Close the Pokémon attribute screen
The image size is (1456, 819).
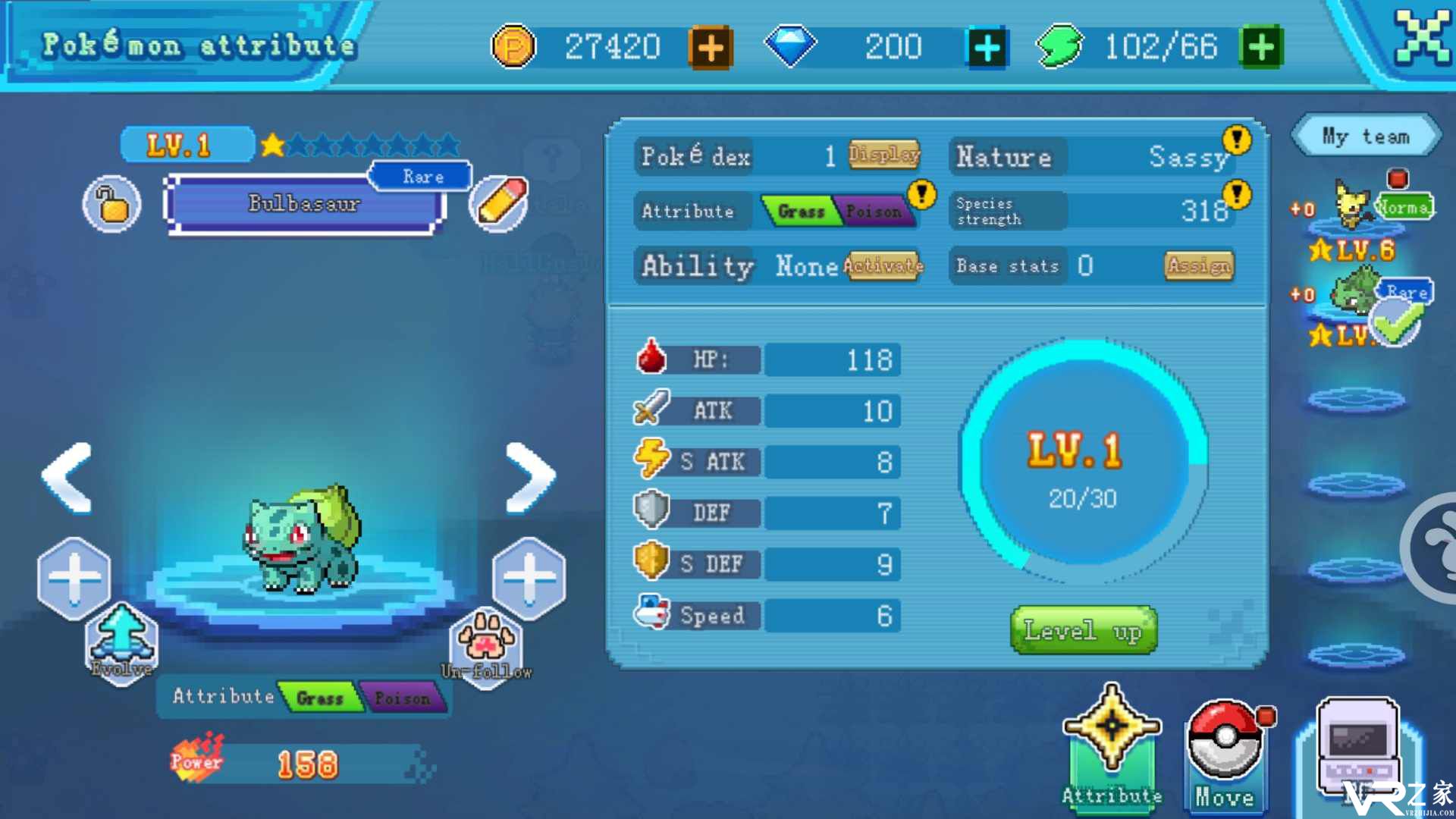point(1422,36)
